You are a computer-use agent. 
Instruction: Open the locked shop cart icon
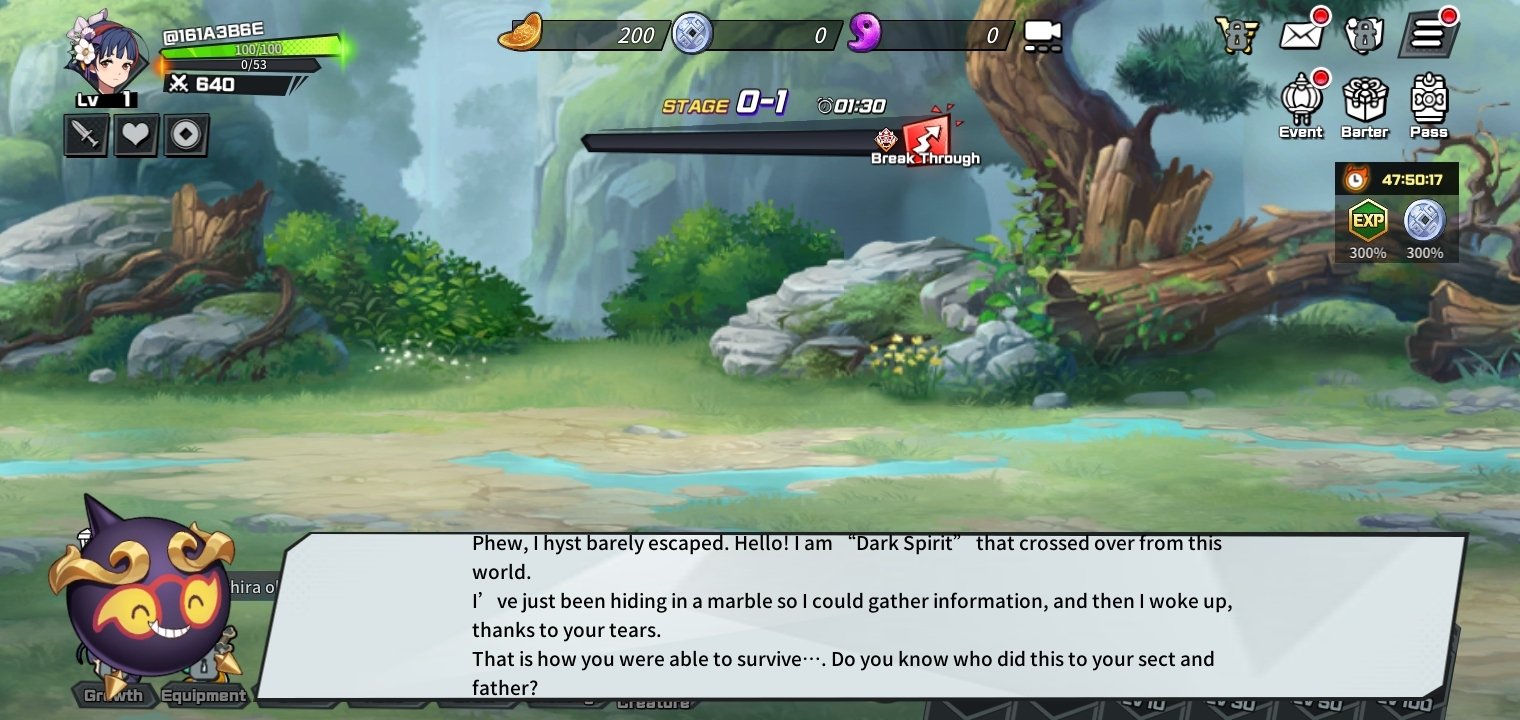pyautogui.click(x=1237, y=35)
